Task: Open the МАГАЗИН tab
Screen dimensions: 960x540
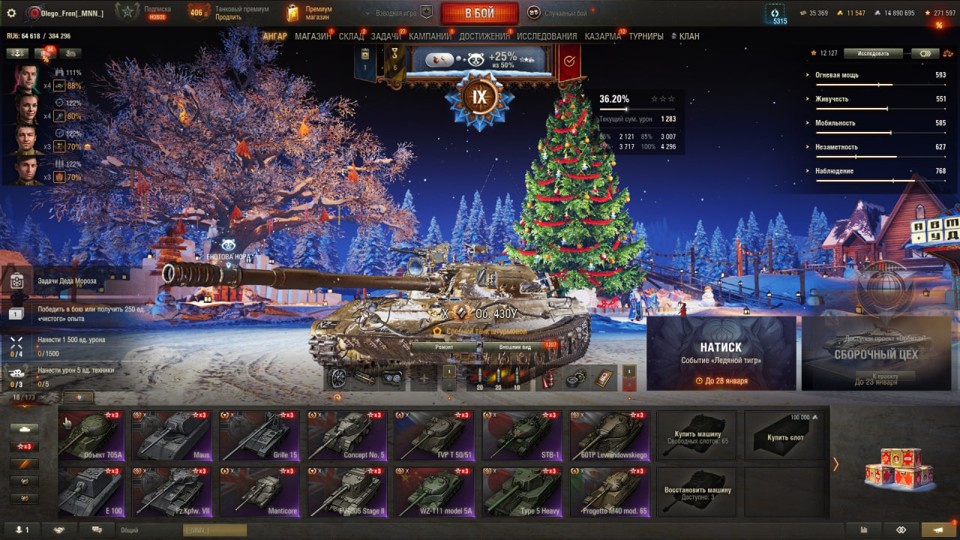Action: (x=313, y=36)
